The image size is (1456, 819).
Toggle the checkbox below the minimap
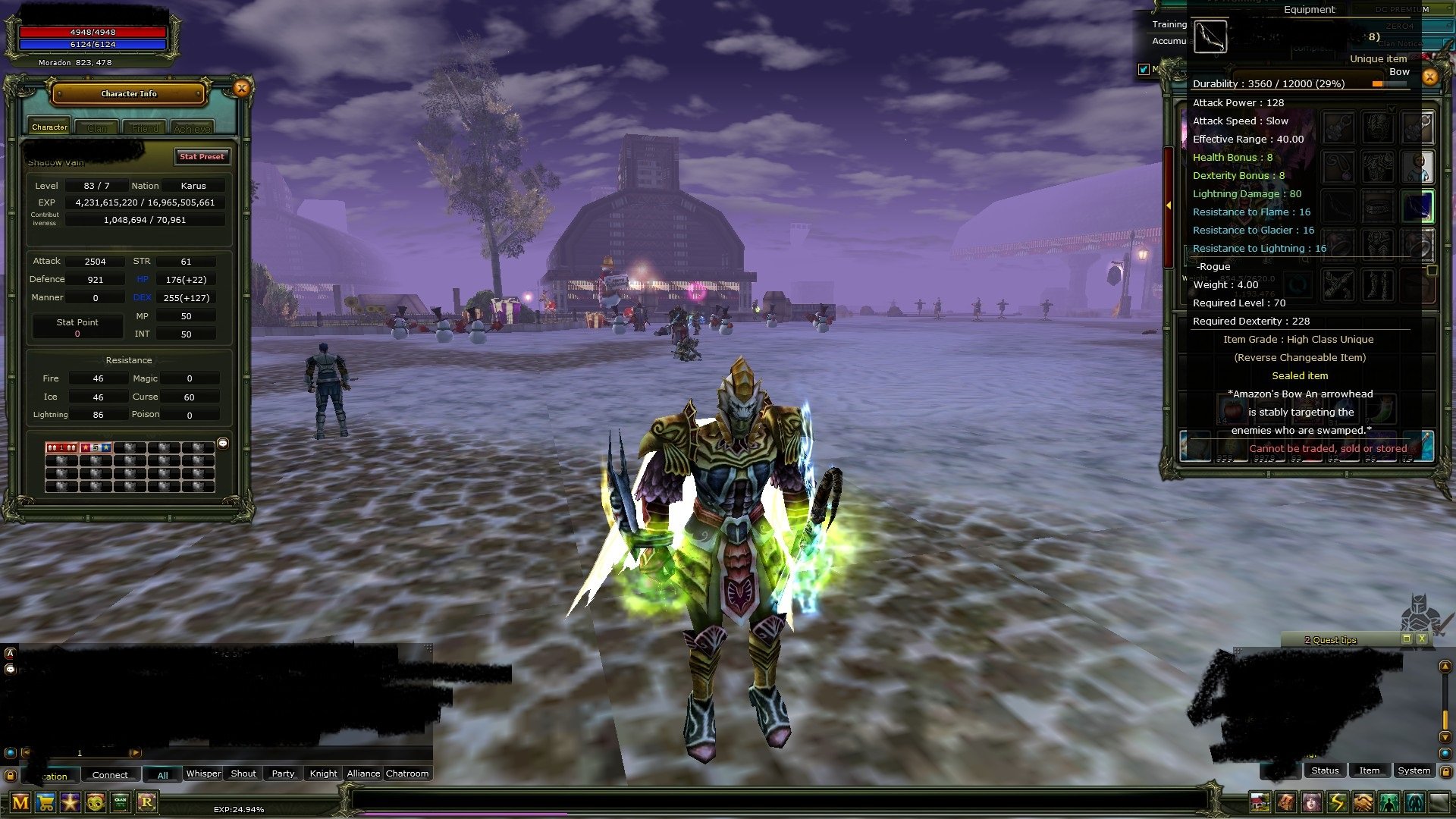point(1144,69)
